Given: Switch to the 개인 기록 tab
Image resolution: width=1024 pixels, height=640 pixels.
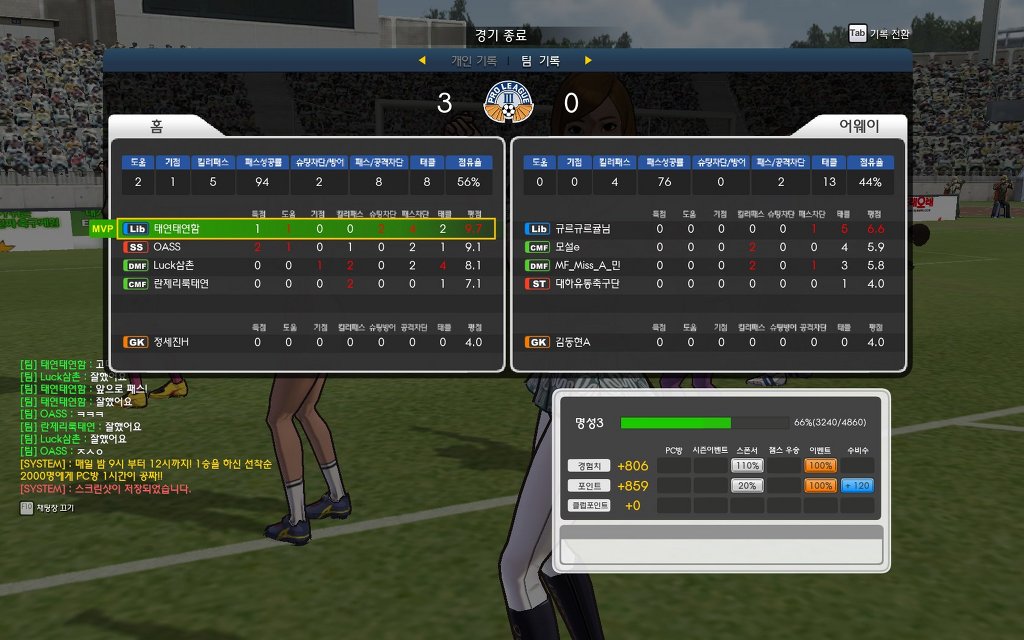Looking at the screenshot, I should click(473, 61).
